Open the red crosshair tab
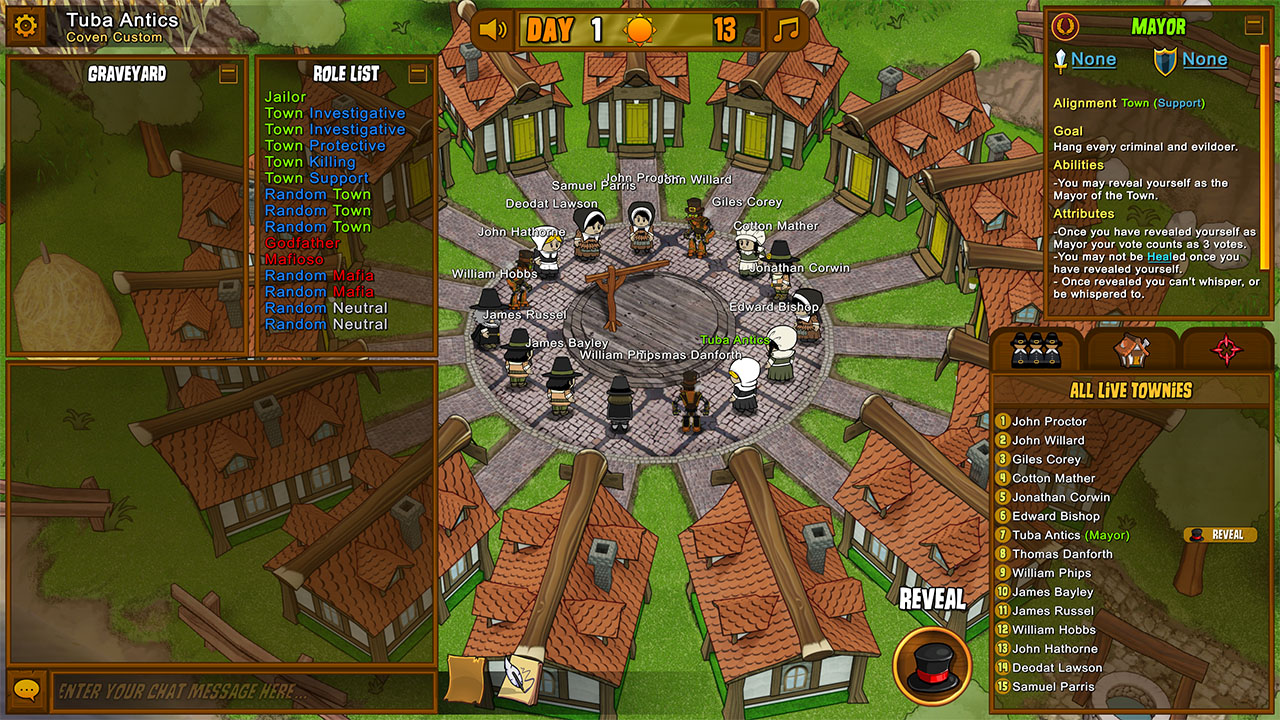 point(1226,349)
